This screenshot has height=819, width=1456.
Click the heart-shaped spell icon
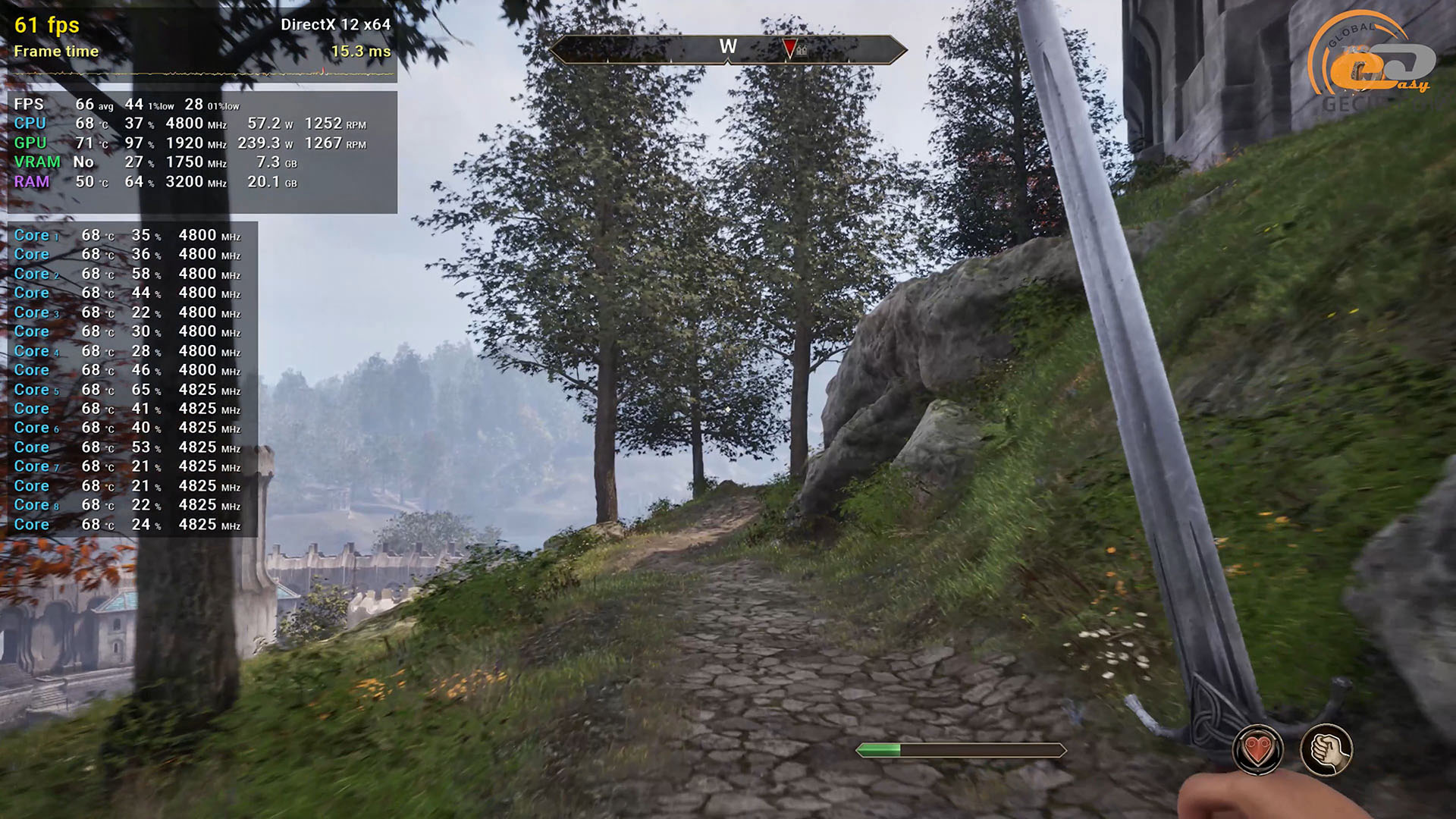1257,750
